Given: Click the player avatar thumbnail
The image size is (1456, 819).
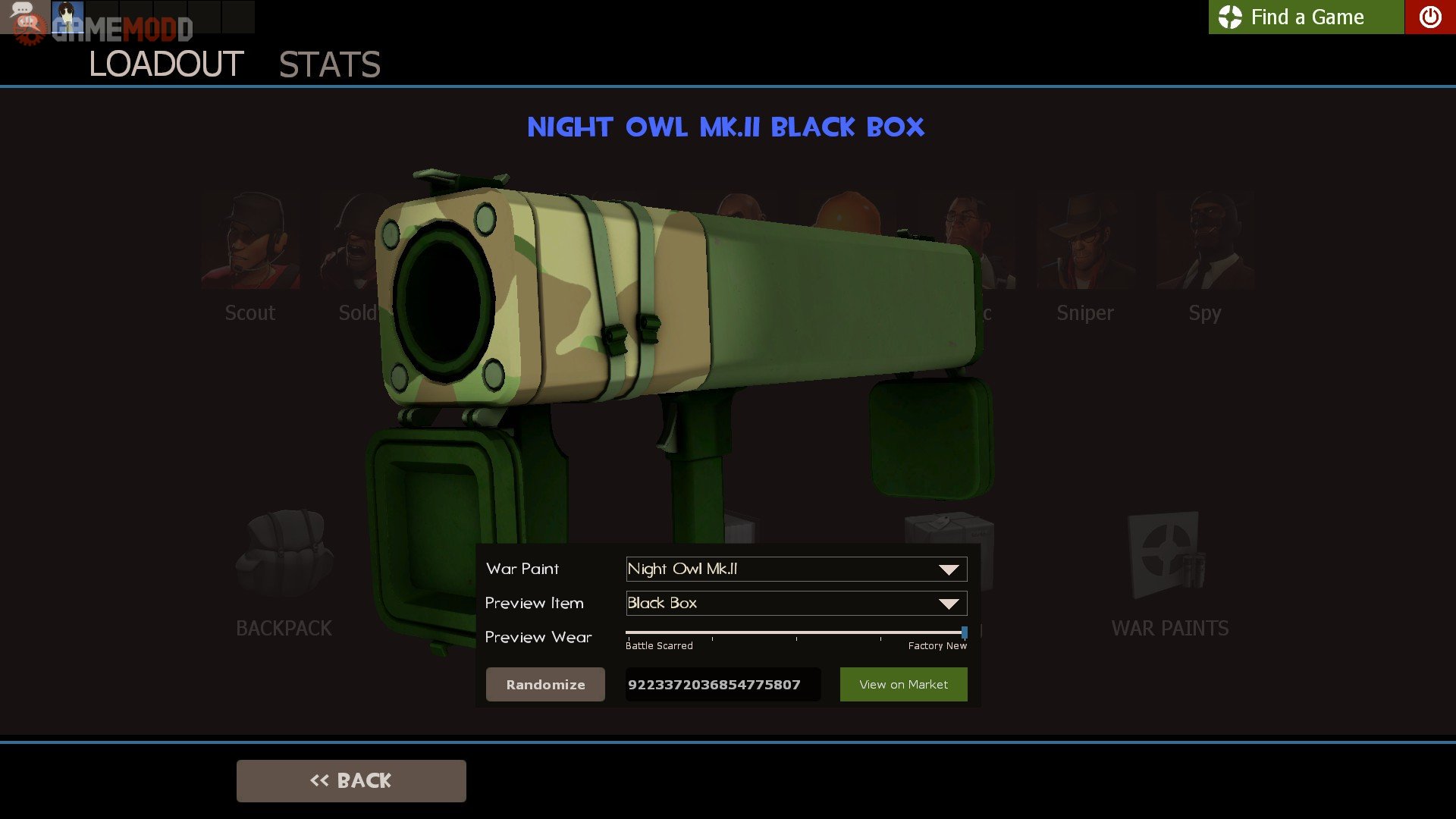Looking at the screenshot, I should [67, 15].
